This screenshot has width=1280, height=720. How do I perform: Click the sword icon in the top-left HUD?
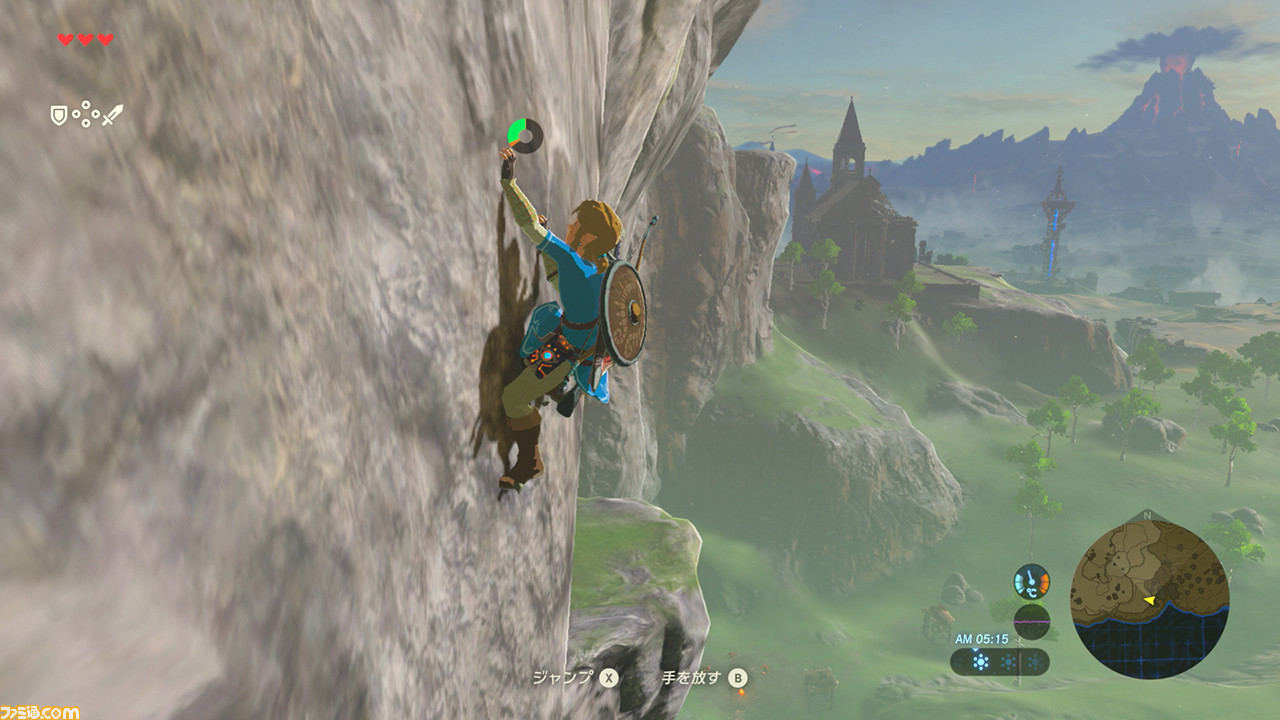(112, 115)
